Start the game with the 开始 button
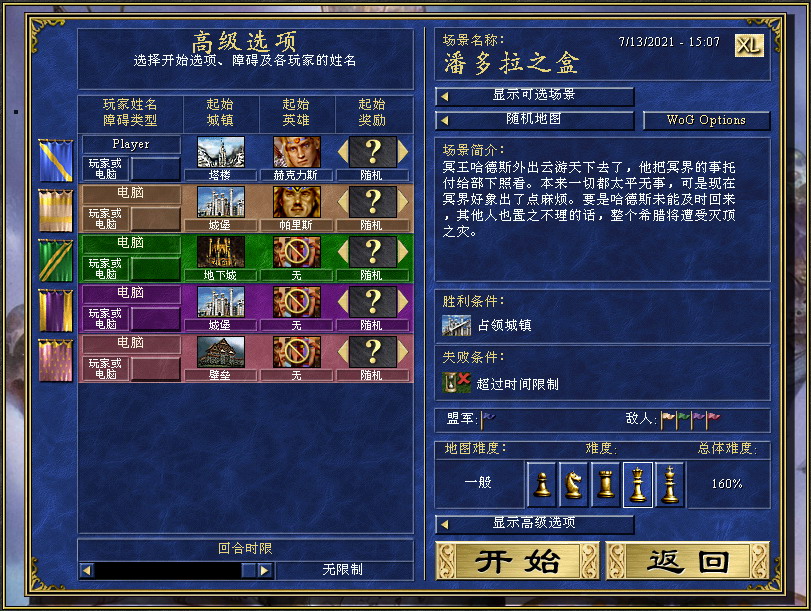This screenshot has height=611, width=811. 517,561
